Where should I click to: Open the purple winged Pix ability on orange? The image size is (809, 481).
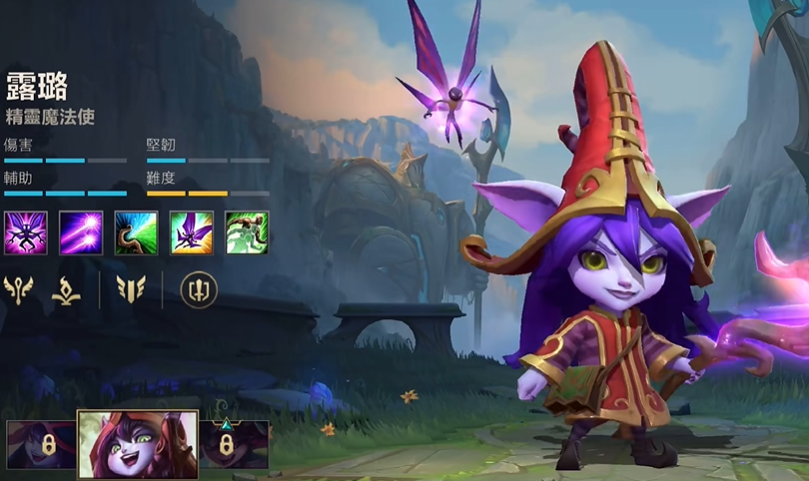point(191,233)
